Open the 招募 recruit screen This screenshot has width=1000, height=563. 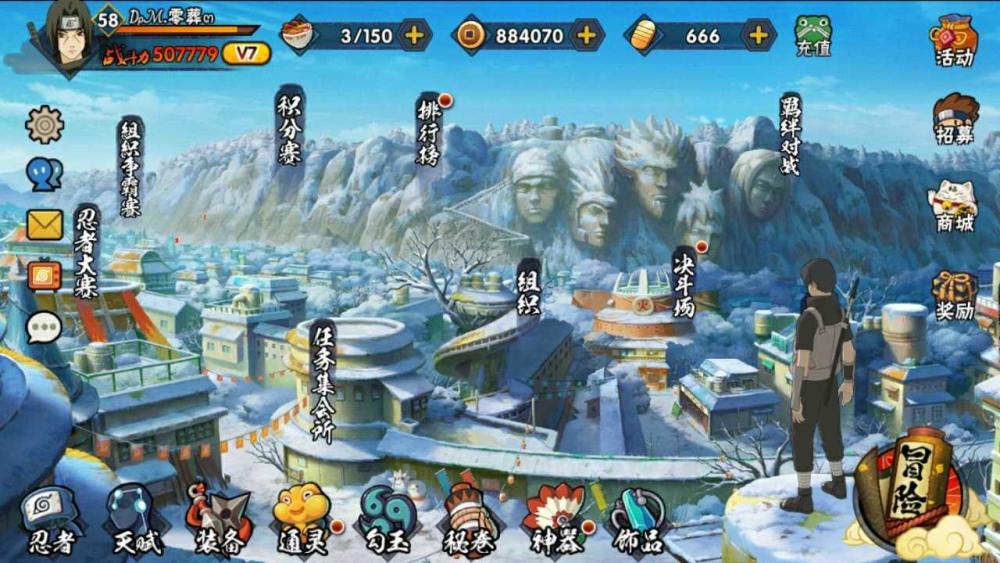954,119
